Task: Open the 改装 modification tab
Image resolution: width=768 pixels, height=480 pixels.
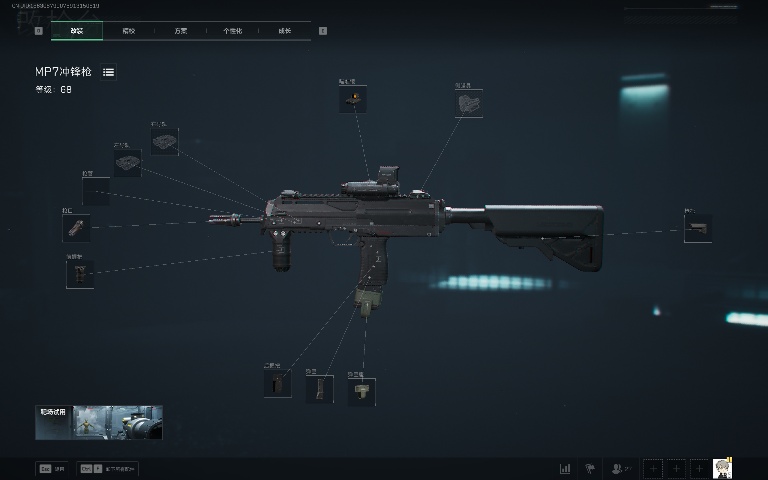Action: pyautogui.click(x=77, y=31)
